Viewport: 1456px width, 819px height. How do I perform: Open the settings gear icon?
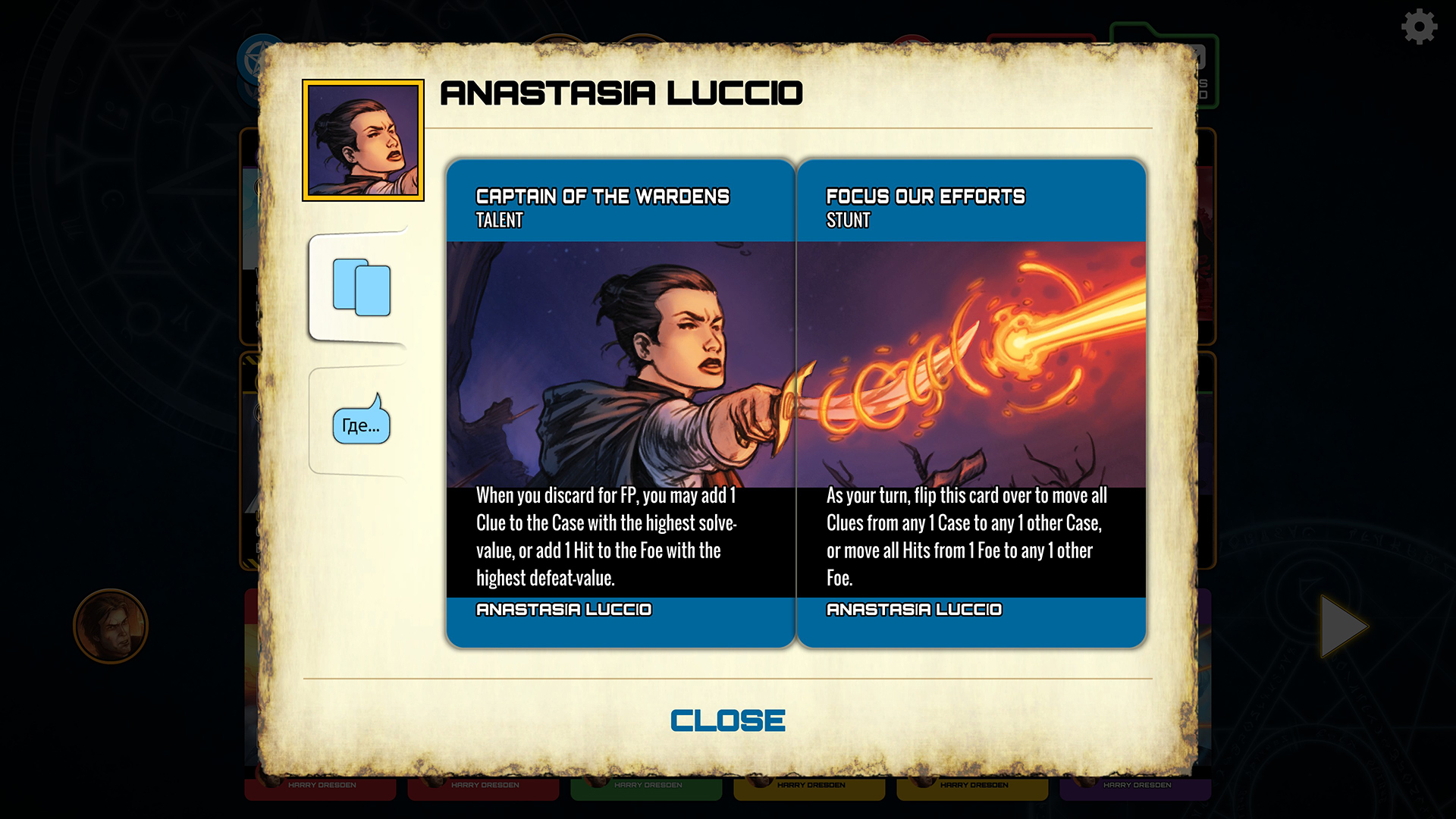(1418, 26)
